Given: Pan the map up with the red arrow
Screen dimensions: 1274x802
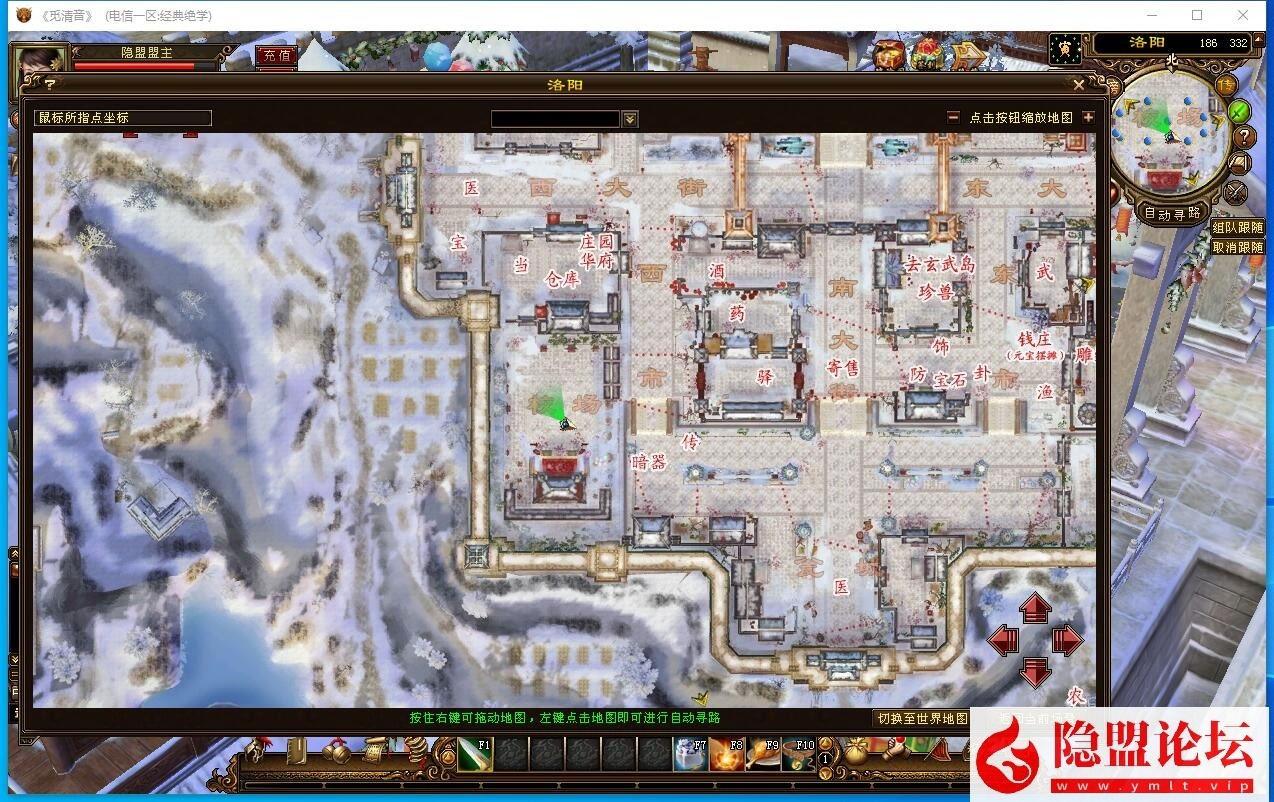Looking at the screenshot, I should tap(1035, 608).
